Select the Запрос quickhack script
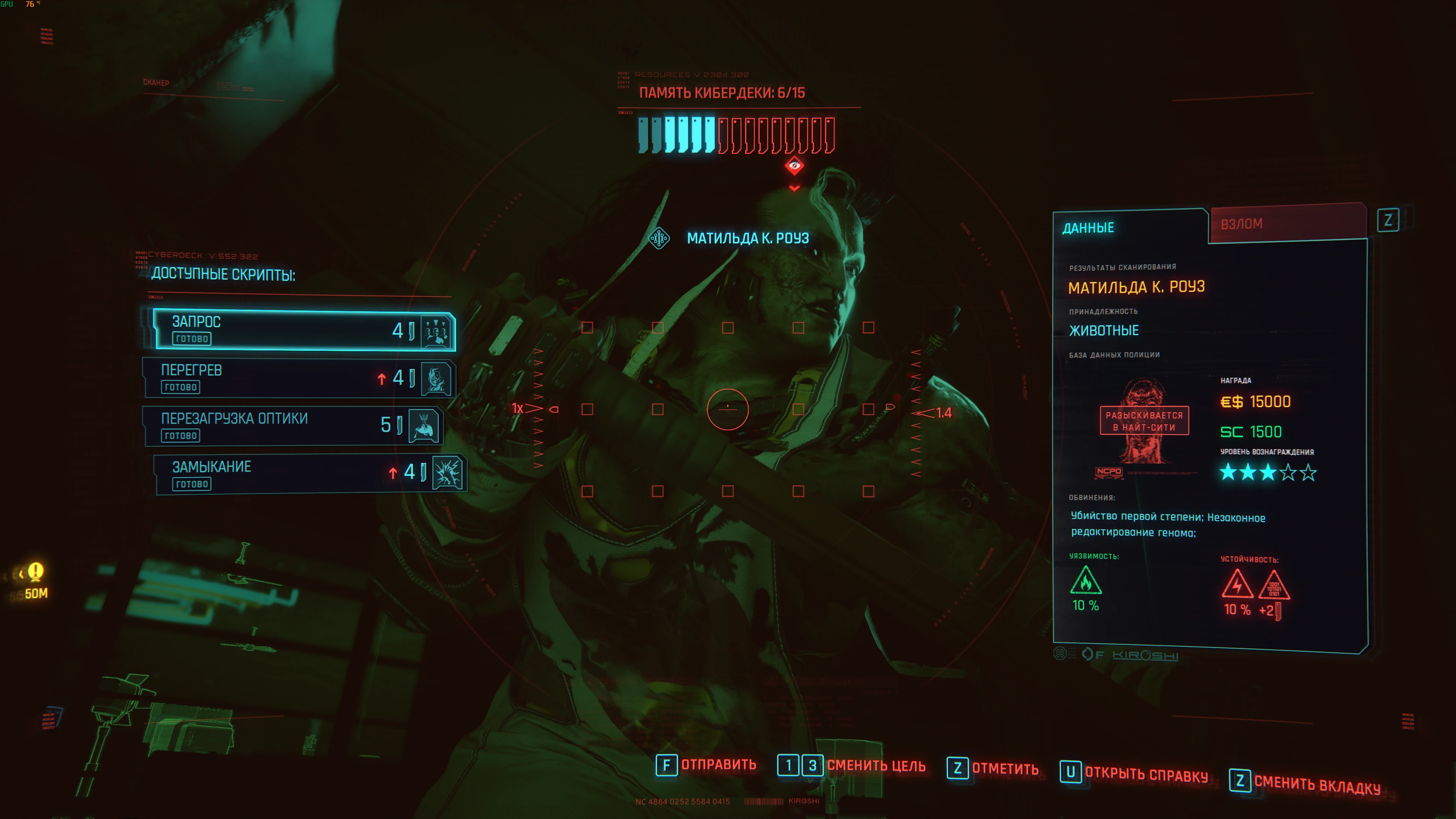 304,330
